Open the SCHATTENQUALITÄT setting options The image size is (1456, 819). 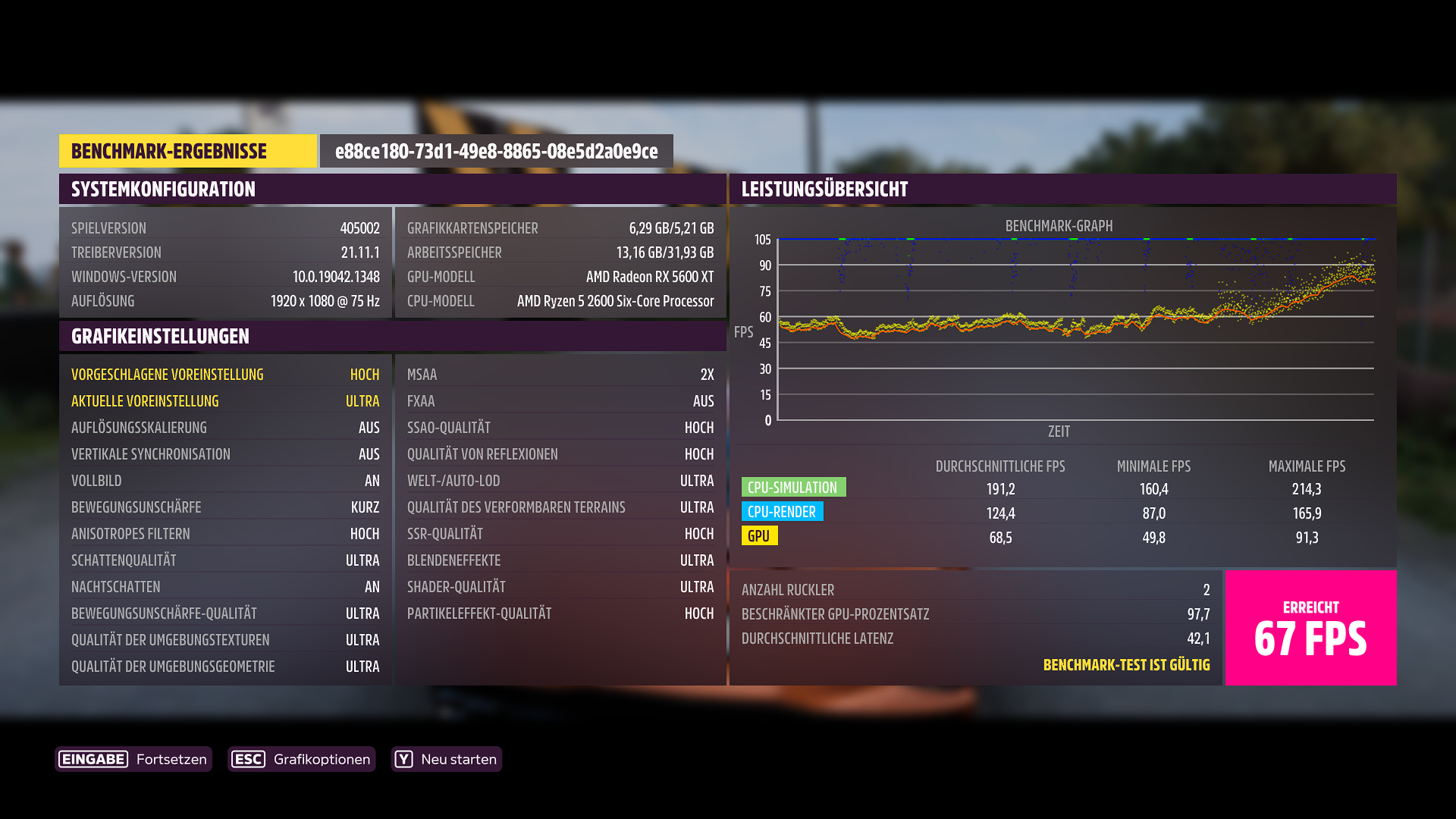(x=225, y=560)
